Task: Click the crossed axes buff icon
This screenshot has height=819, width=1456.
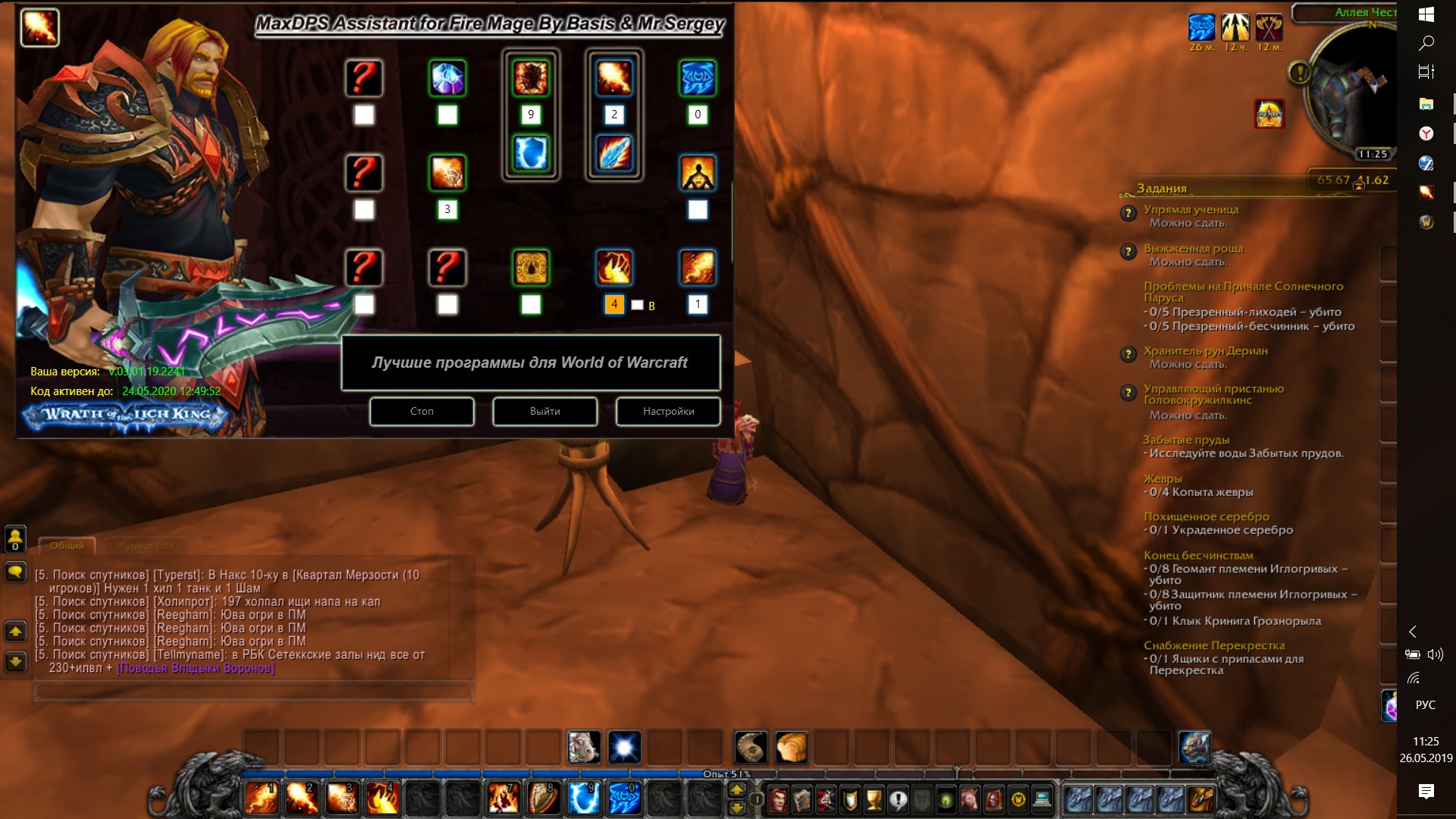Action: click(1269, 28)
